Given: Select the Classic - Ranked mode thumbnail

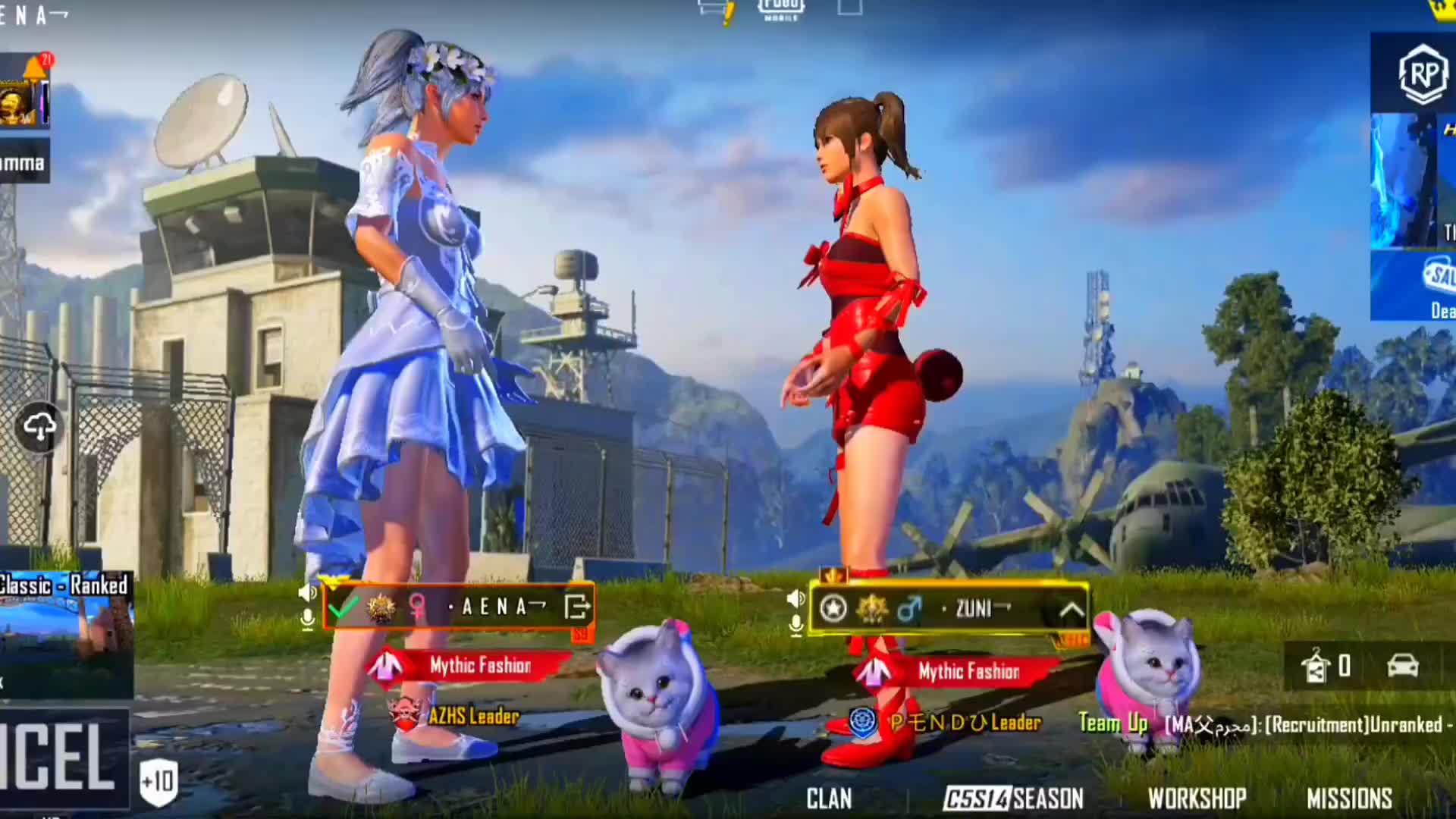Looking at the screenshot, I should (66, 633).
